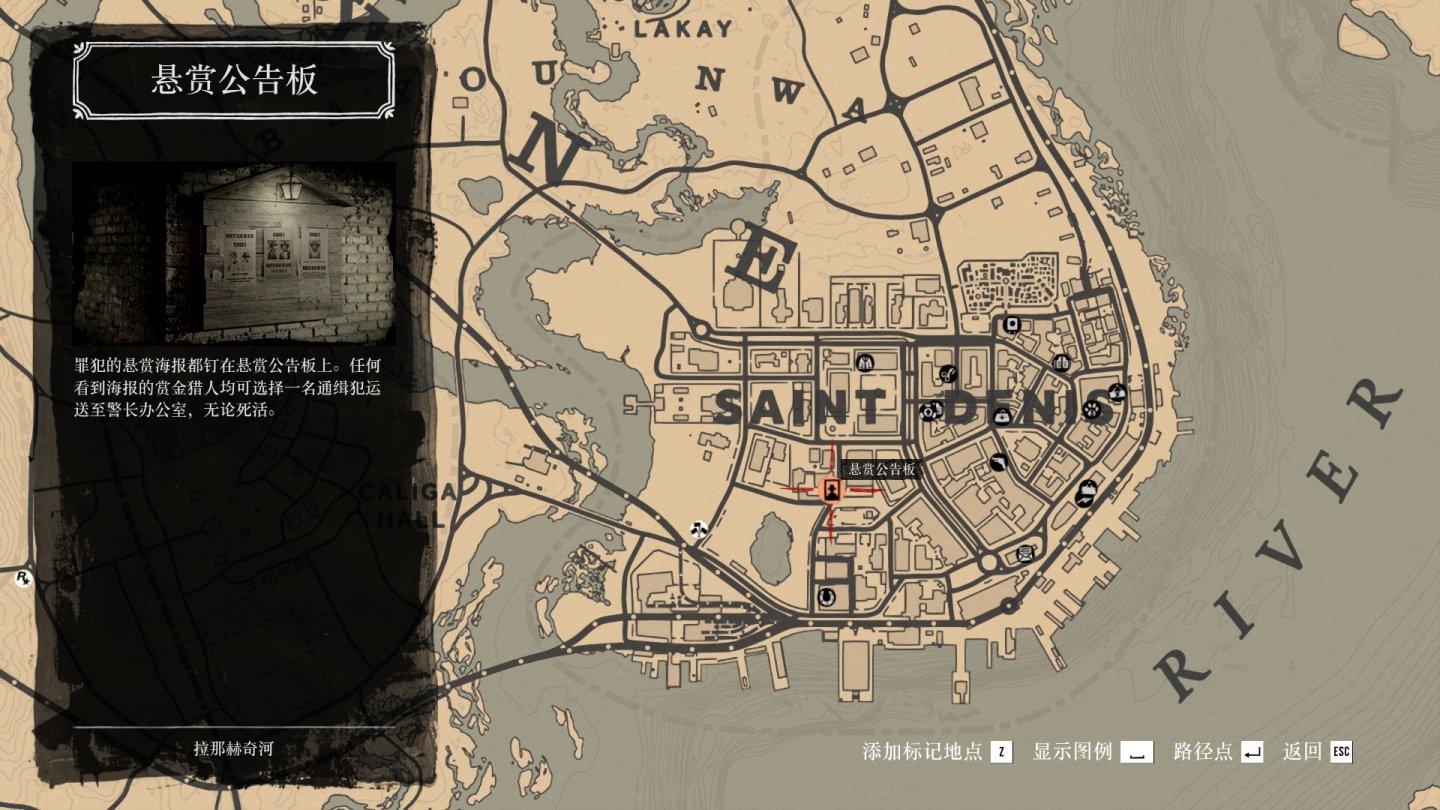Viewport: 1440px width, 810px height.
Task: Select the barber scissors map marker
Action: tap(946, 374)
